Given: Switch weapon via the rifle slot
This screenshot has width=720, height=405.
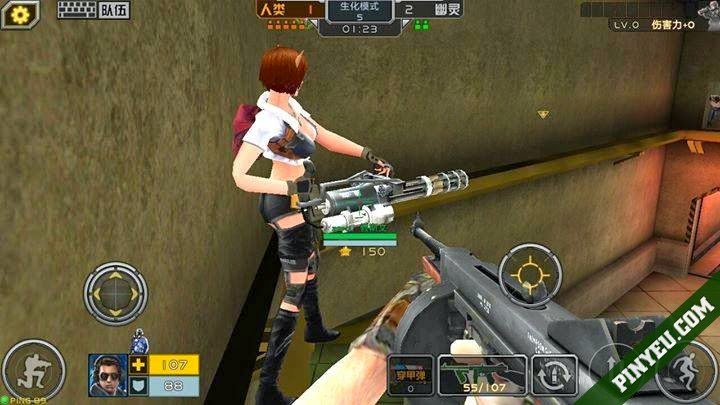Looking at the screenshot, I should pyautogui.click(x=482, y=374).
